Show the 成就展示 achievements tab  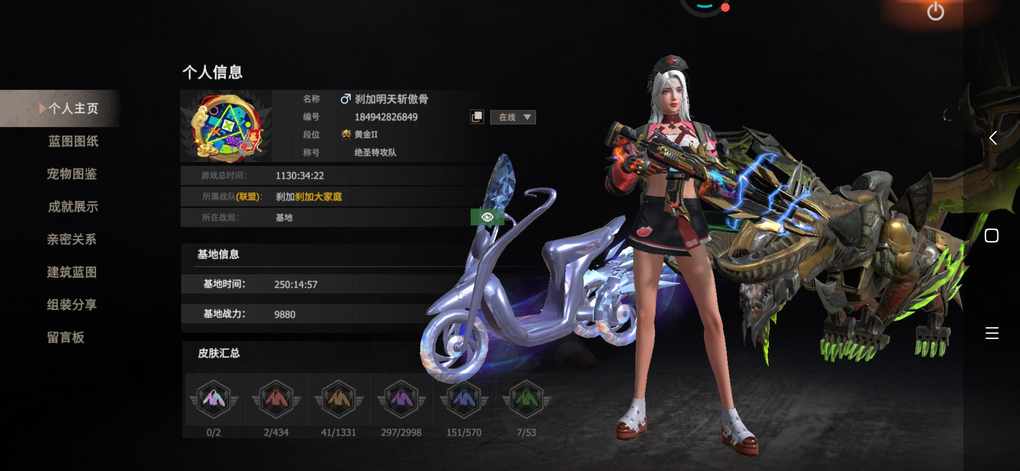click(72, 207)
